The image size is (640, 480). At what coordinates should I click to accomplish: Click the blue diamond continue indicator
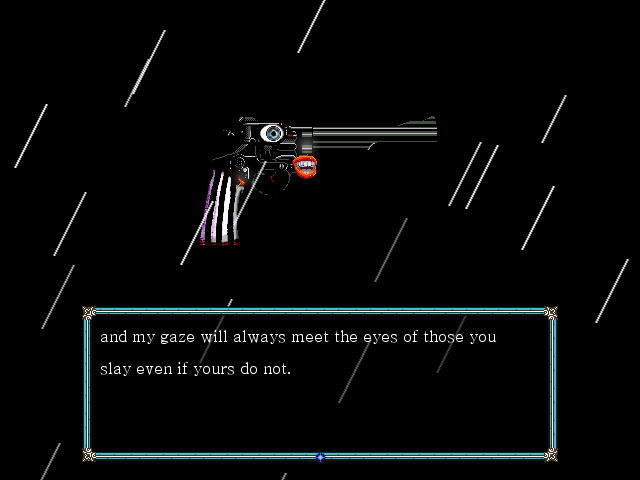click(320, 457)
